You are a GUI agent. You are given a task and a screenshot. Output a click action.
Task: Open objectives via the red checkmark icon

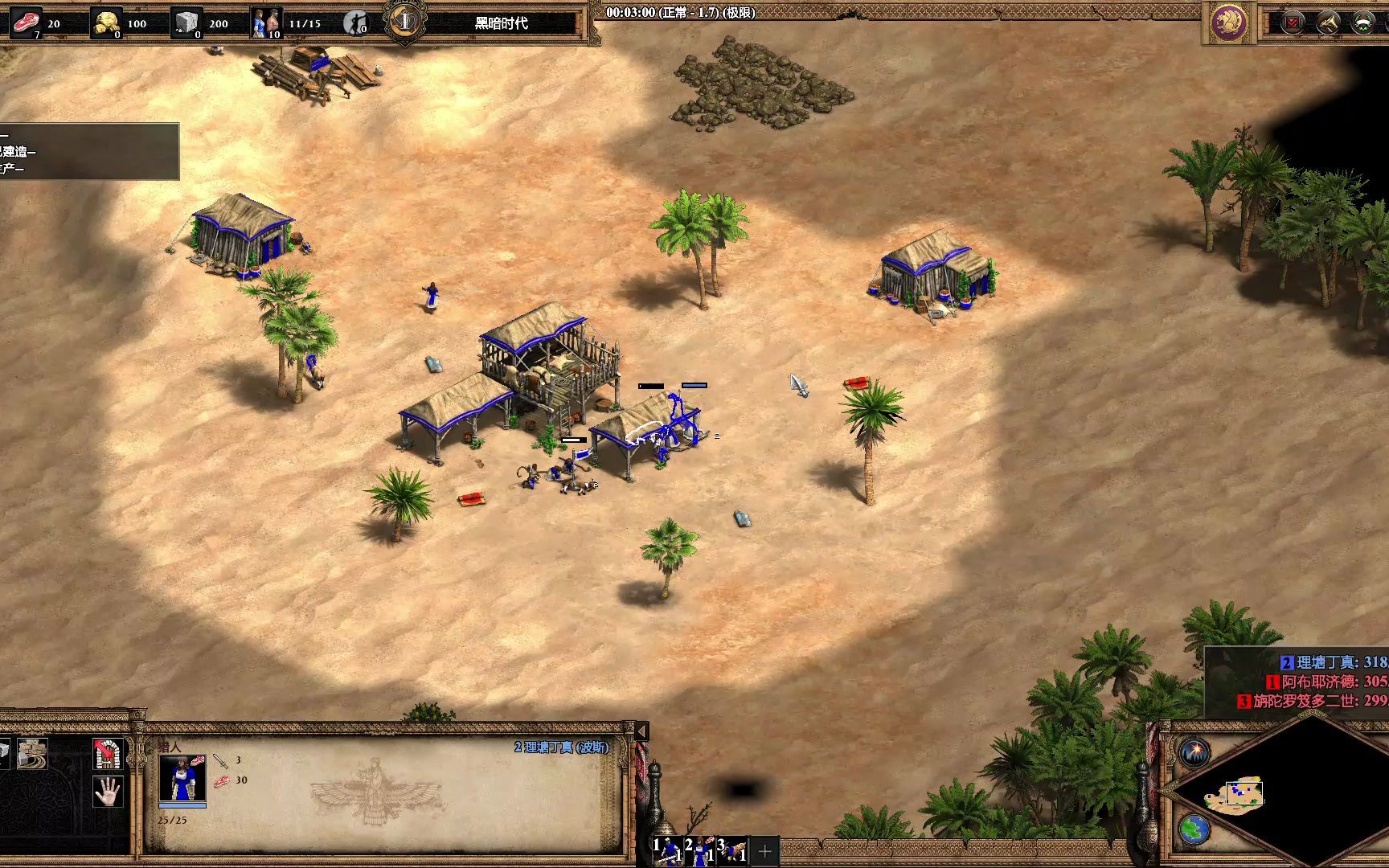coord(1293,23)
